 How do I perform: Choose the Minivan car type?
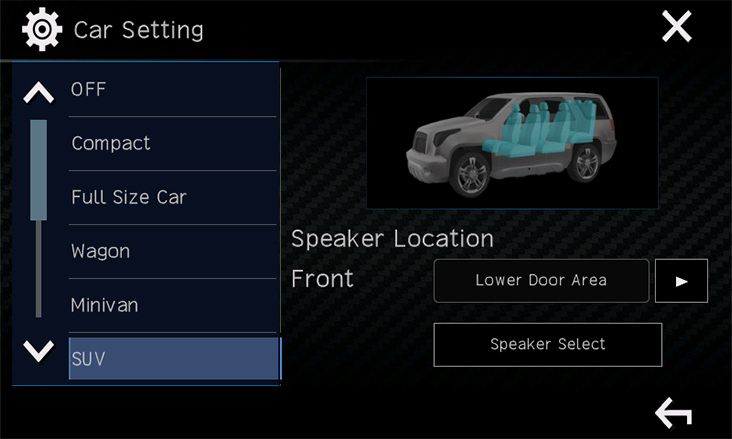click(x=172, y=305)
